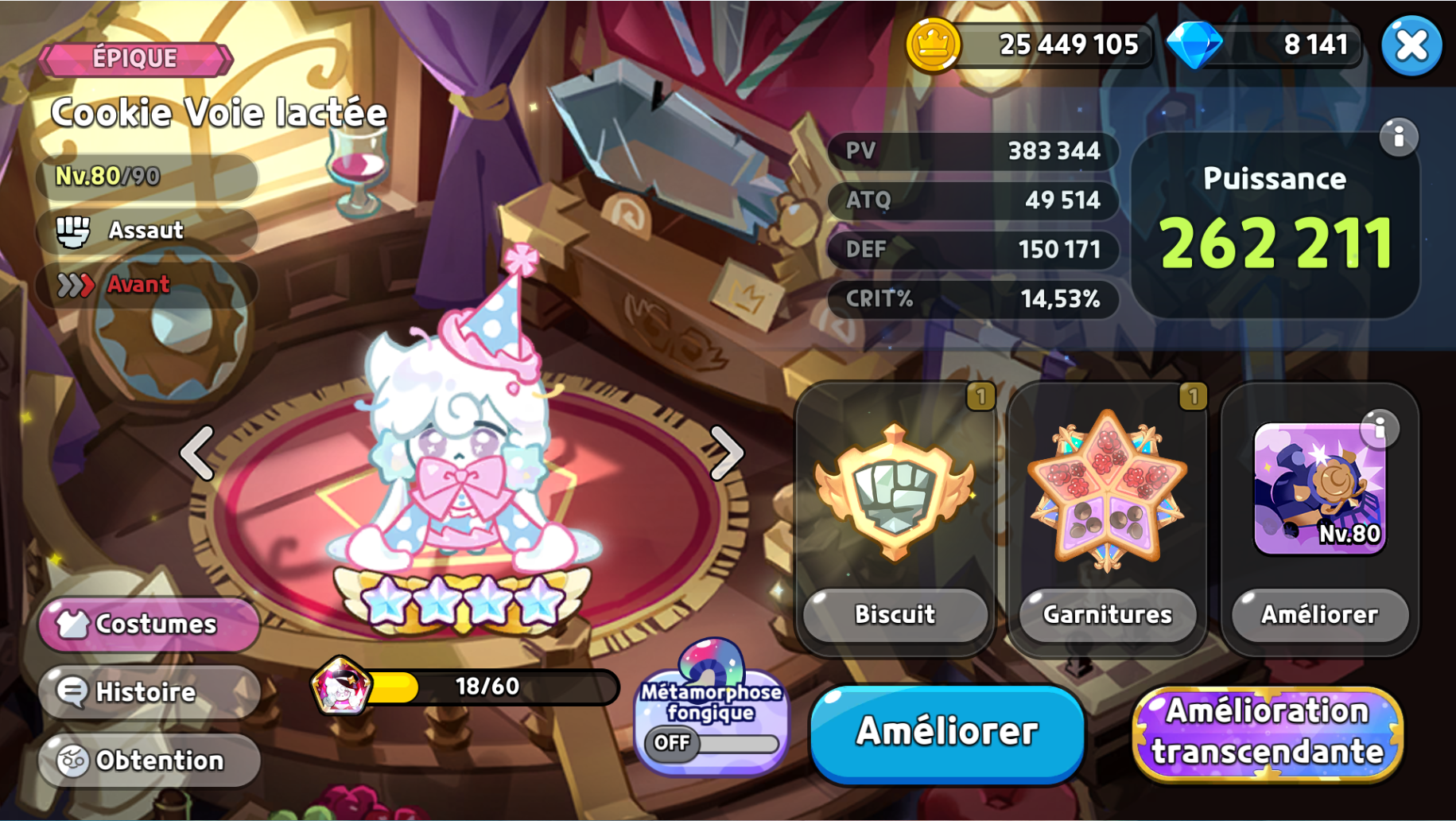This screenshot has width=1456, height=821.
Task: Open the Garnitures toppings panel
Action: tap(1107, 614)
